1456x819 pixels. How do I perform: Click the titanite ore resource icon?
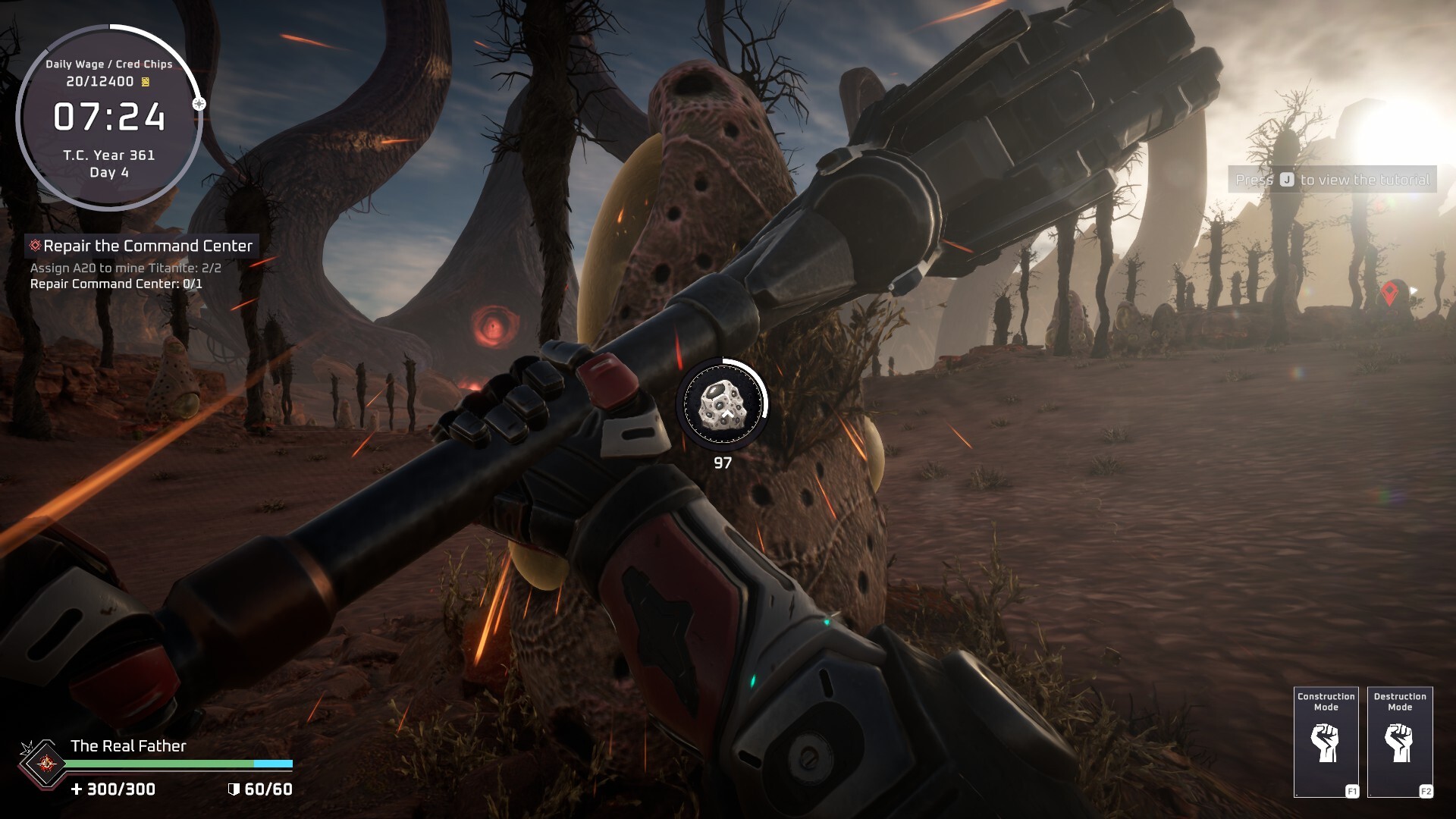click(x=722, y=403)
